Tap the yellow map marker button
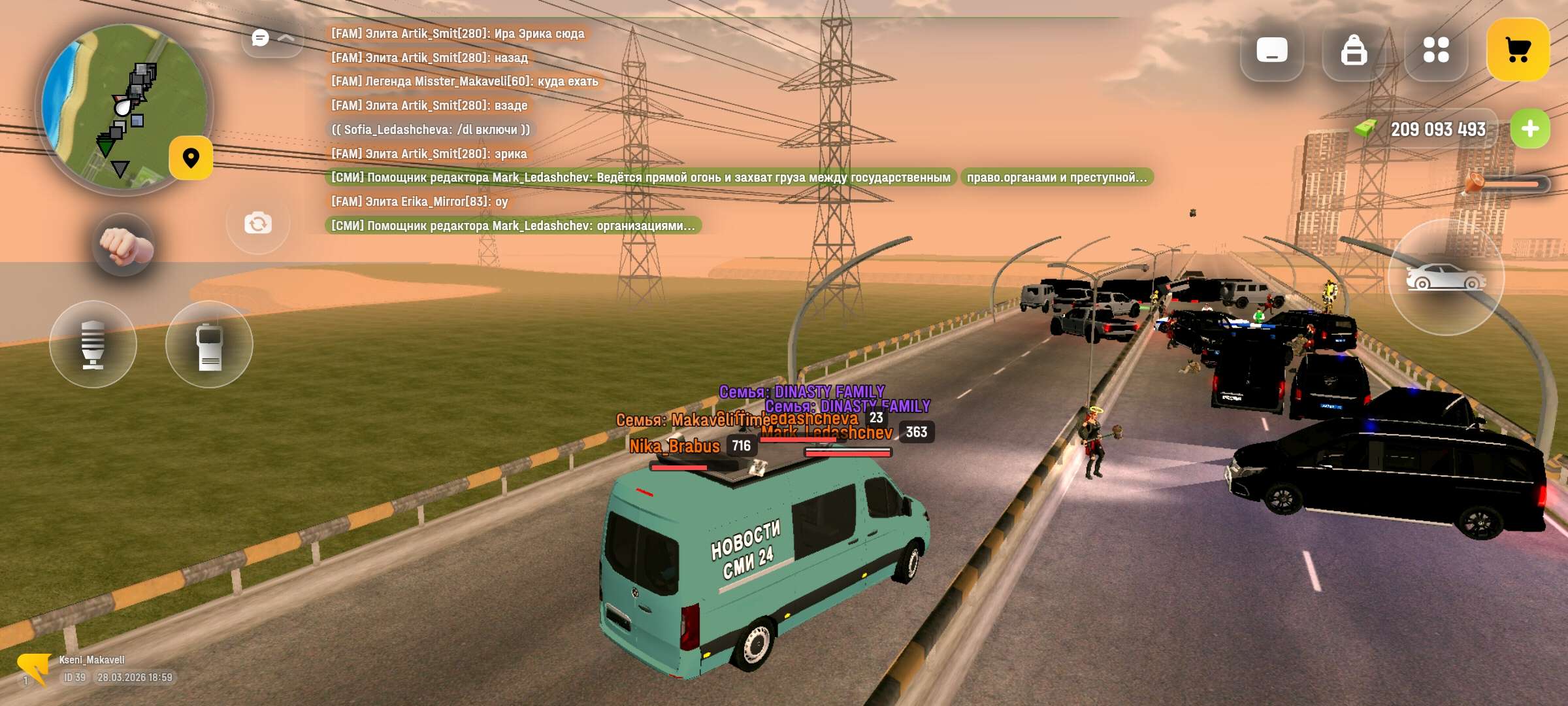This screenshot has width=1568, height=706. [x=191, y=158]
